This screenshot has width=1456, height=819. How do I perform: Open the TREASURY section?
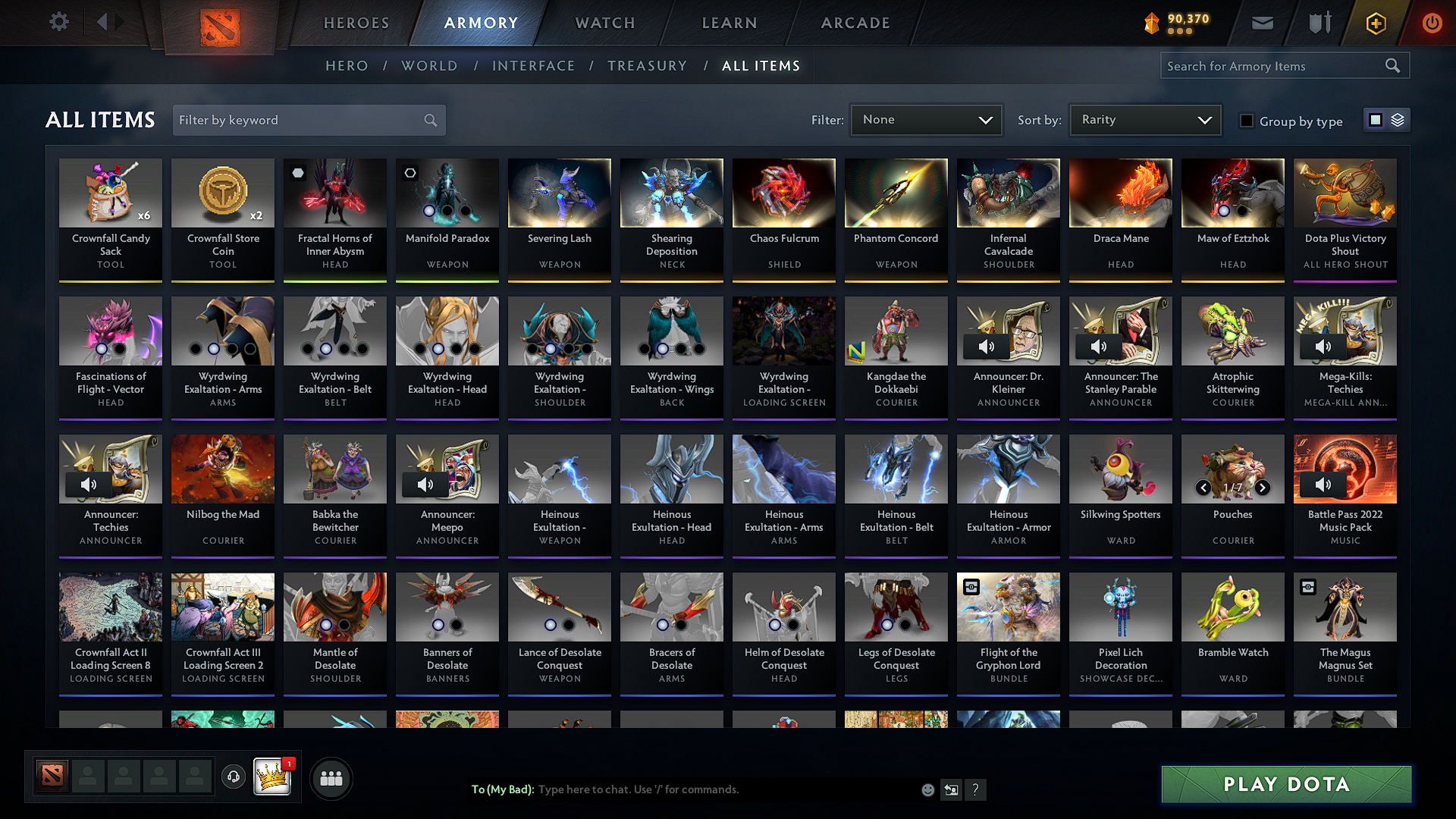(647, 66)
